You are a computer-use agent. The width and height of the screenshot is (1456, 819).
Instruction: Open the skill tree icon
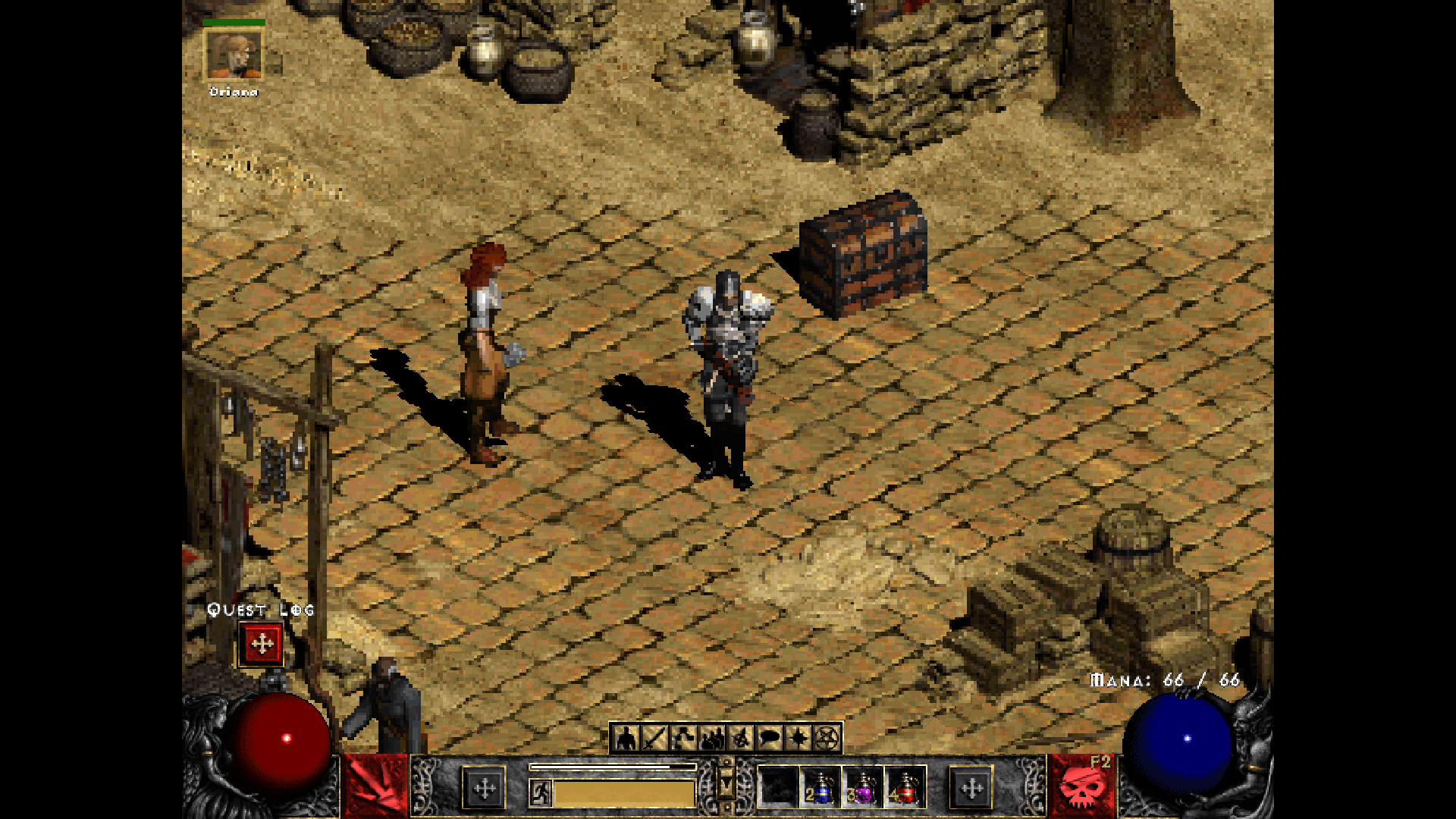tap(682, 737)
